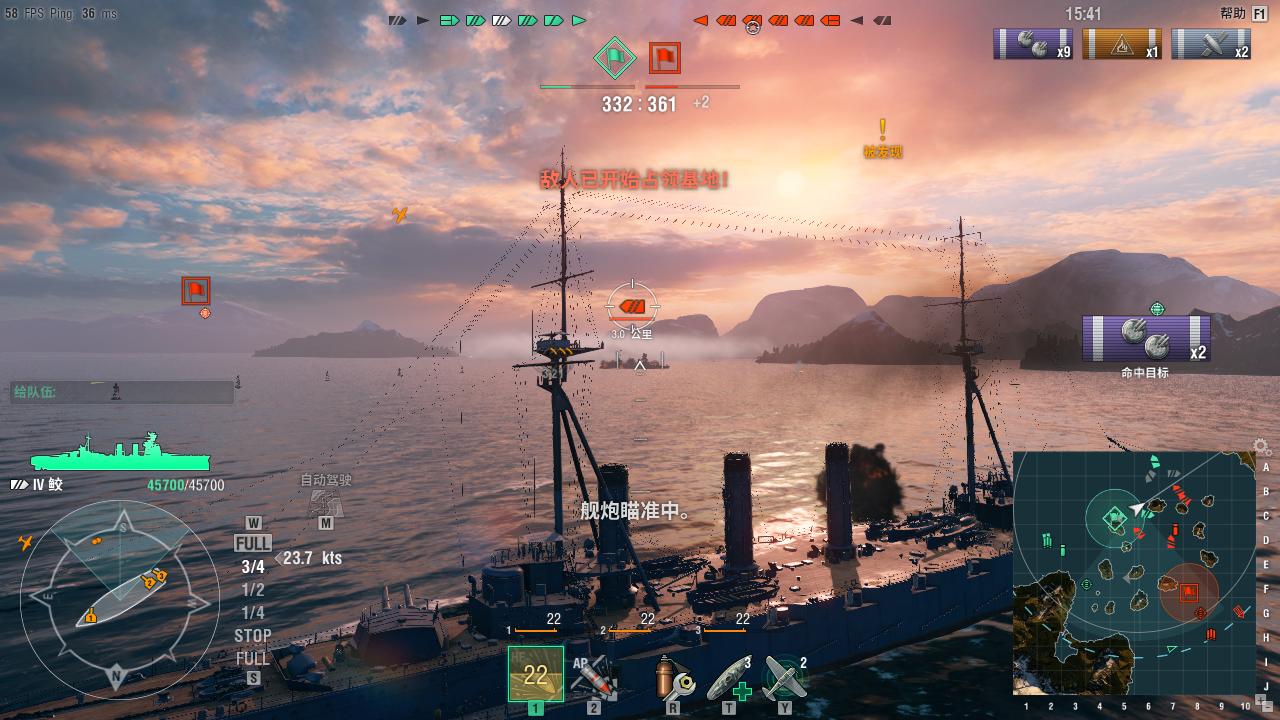Use the Repair Party heal consumable
Viewport: 1280px width, 720px height.
tap(730, 677)
